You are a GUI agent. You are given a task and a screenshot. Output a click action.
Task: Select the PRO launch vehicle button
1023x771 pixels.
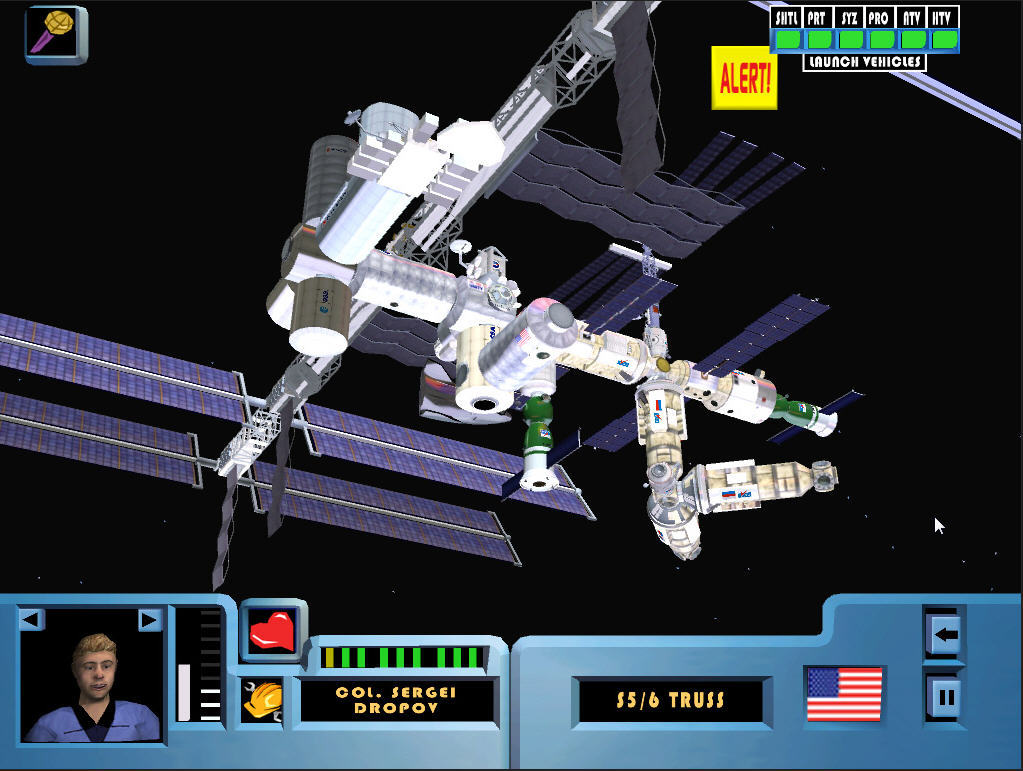pos(881,39)
